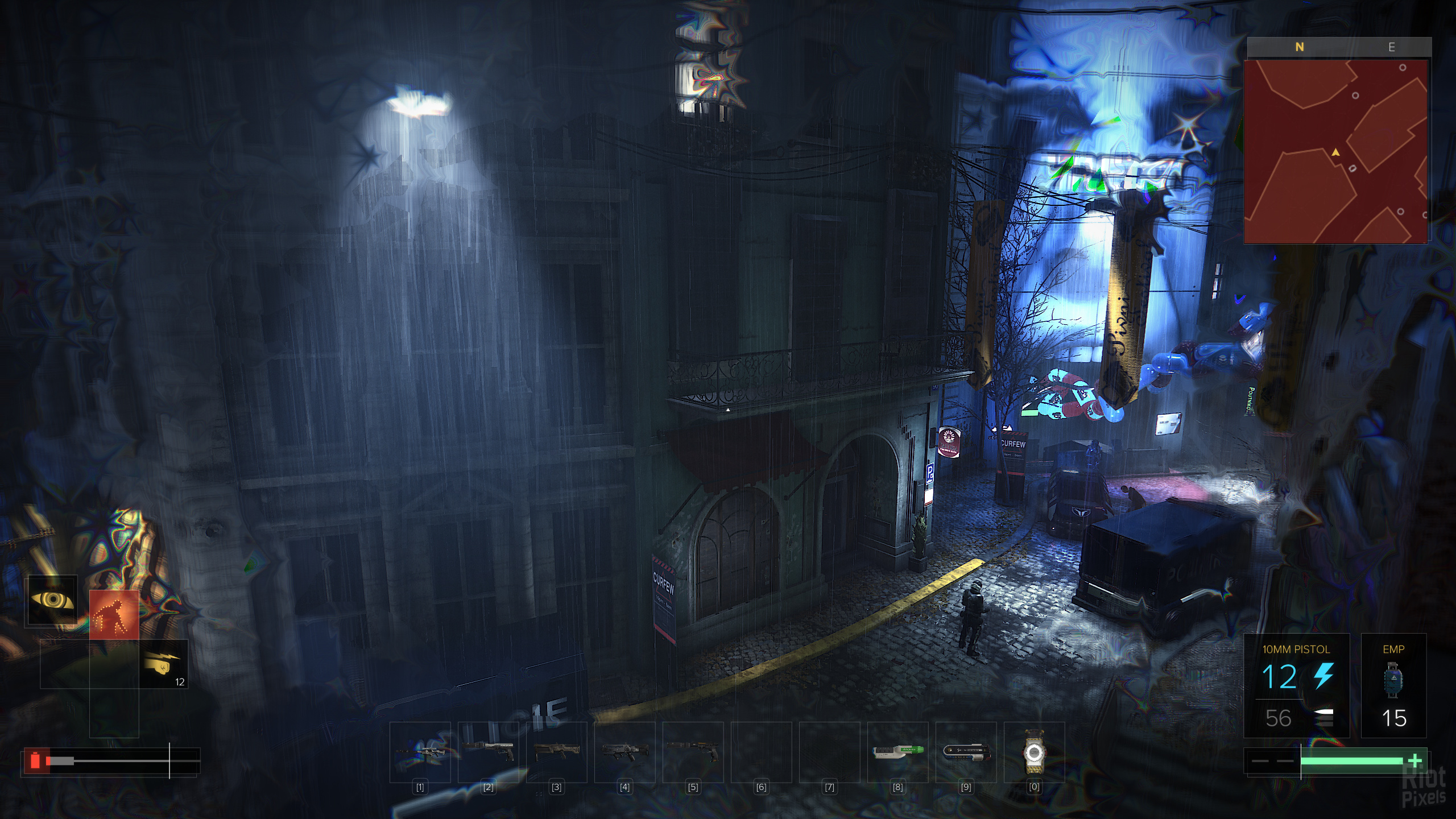Select the sniper rifle in hotbar slot 1
1456x819 pixels.
click(420, 752)
